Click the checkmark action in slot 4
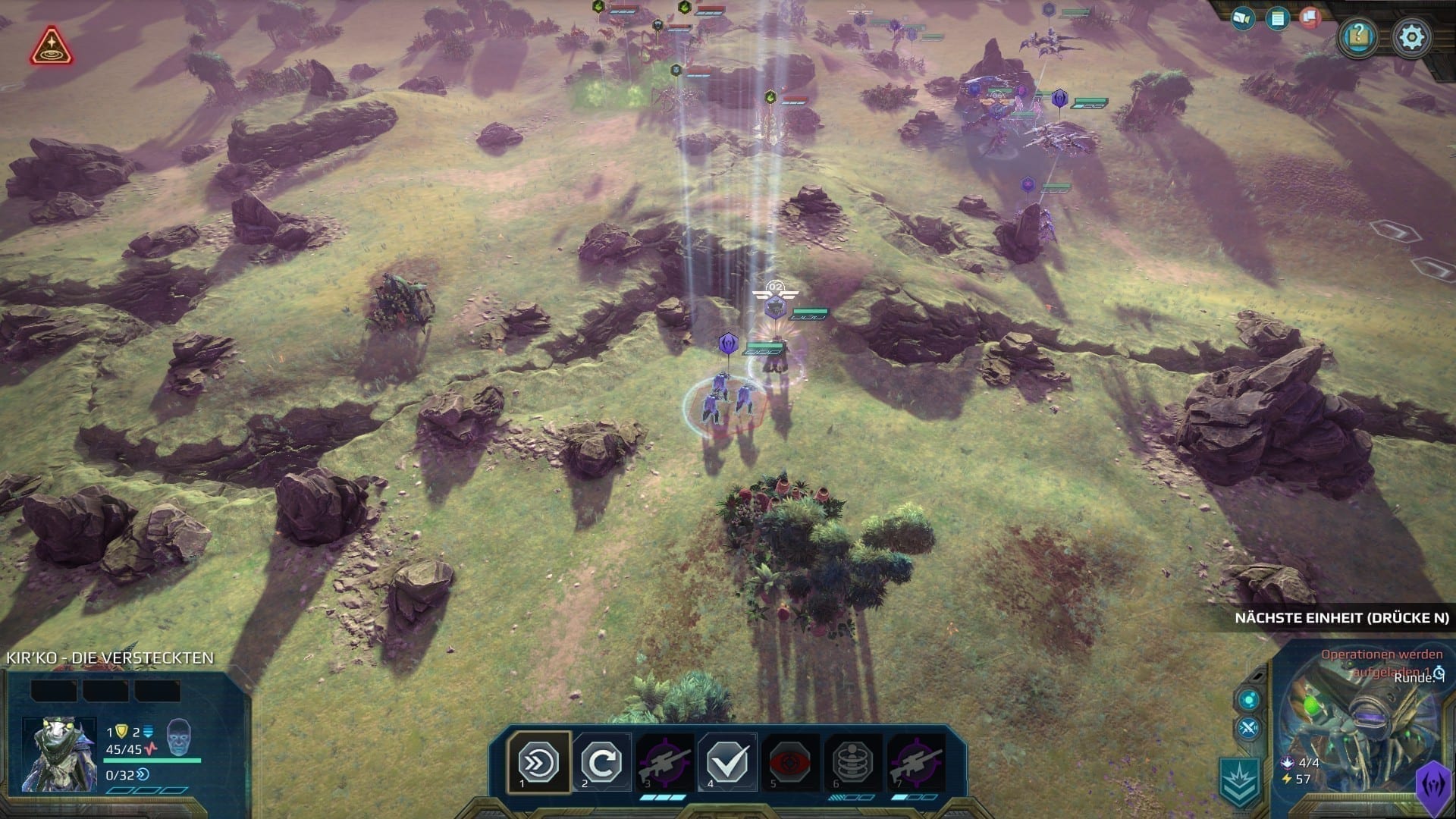This screenshot has height=819, width=1456. (x=728, y=761)
